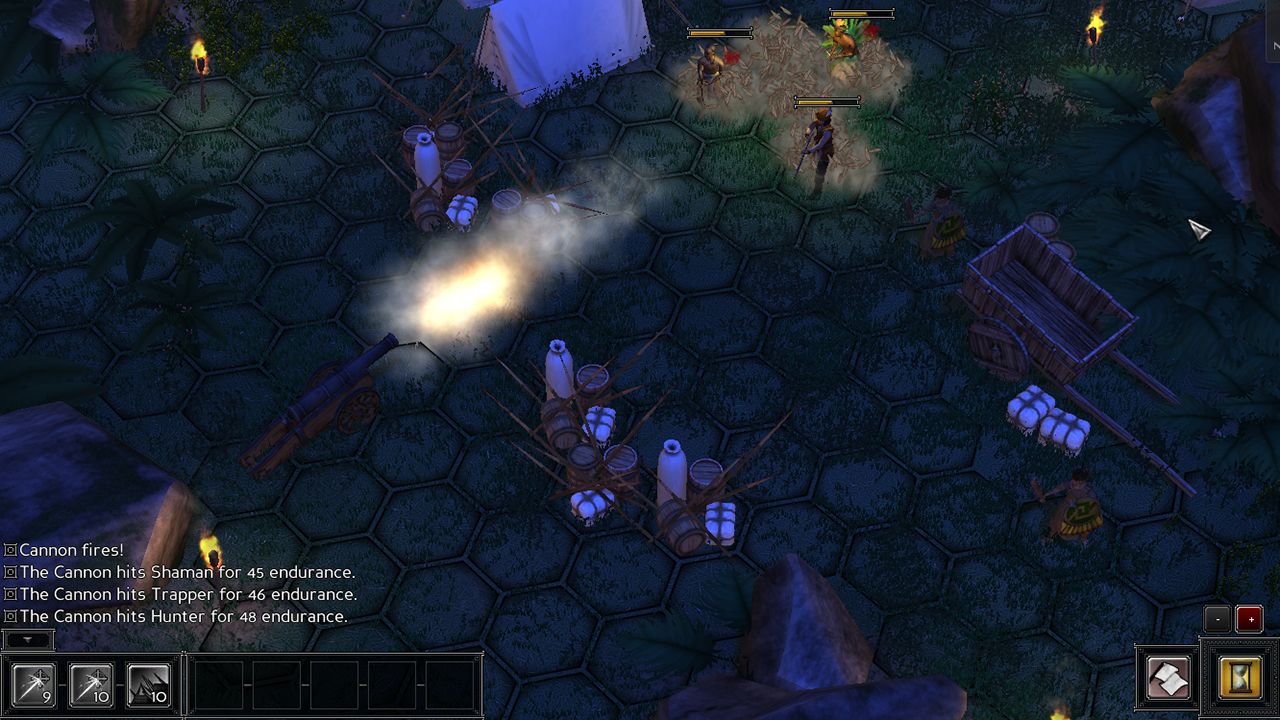The width and height of the screenshot is (1280, 720).
Task: Collapse the combat log with the arrow
Action: click(x=28, y=639)
